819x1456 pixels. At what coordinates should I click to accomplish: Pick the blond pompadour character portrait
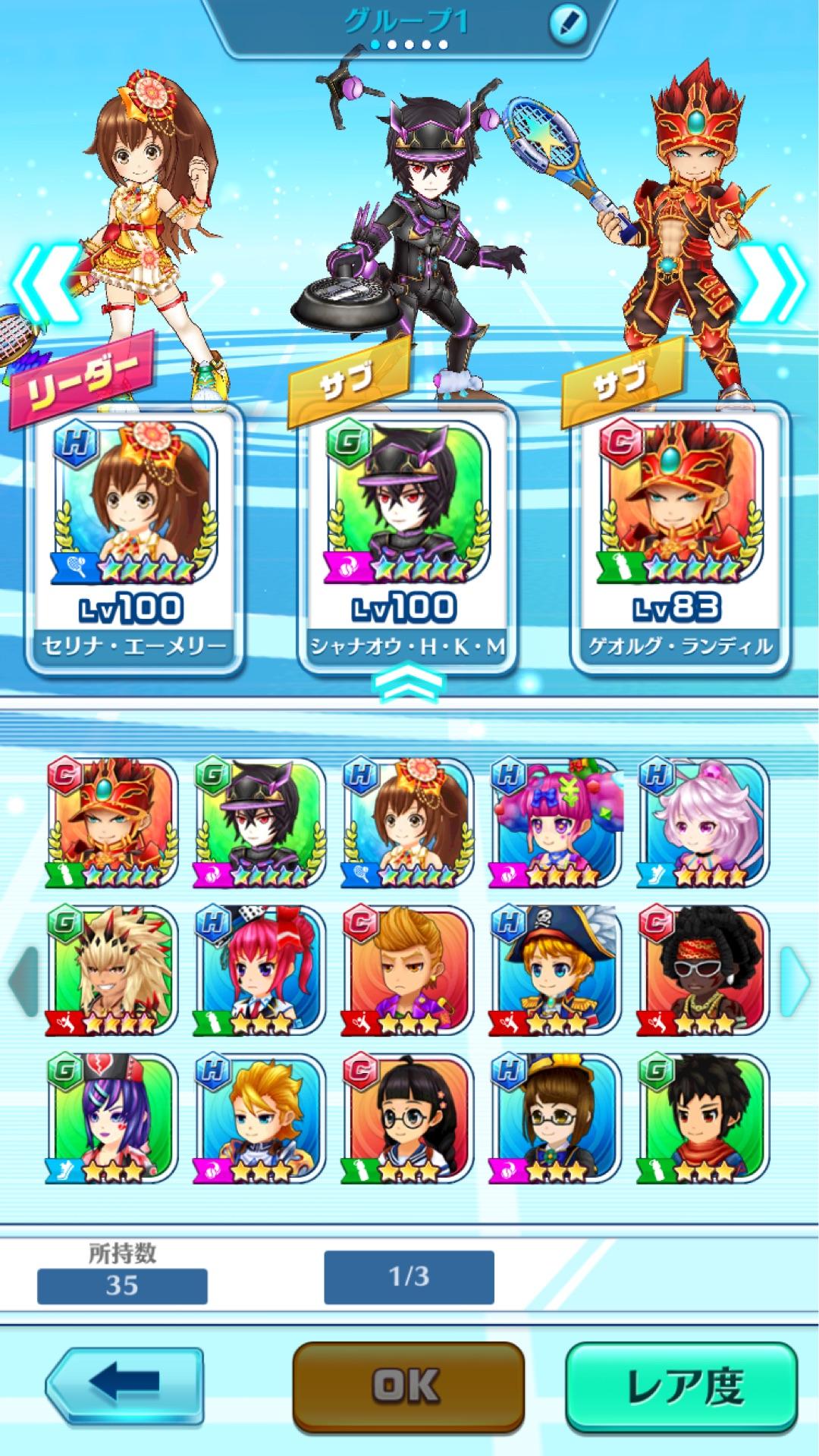point(407,971)
